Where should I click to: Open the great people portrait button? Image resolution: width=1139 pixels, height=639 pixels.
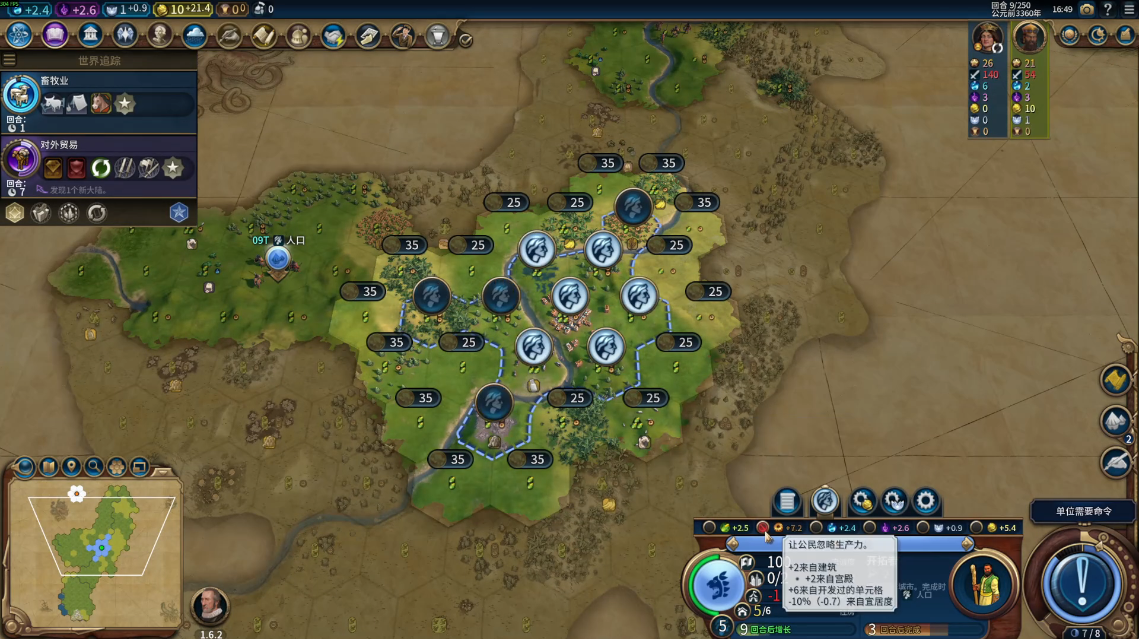coord(160,35)
